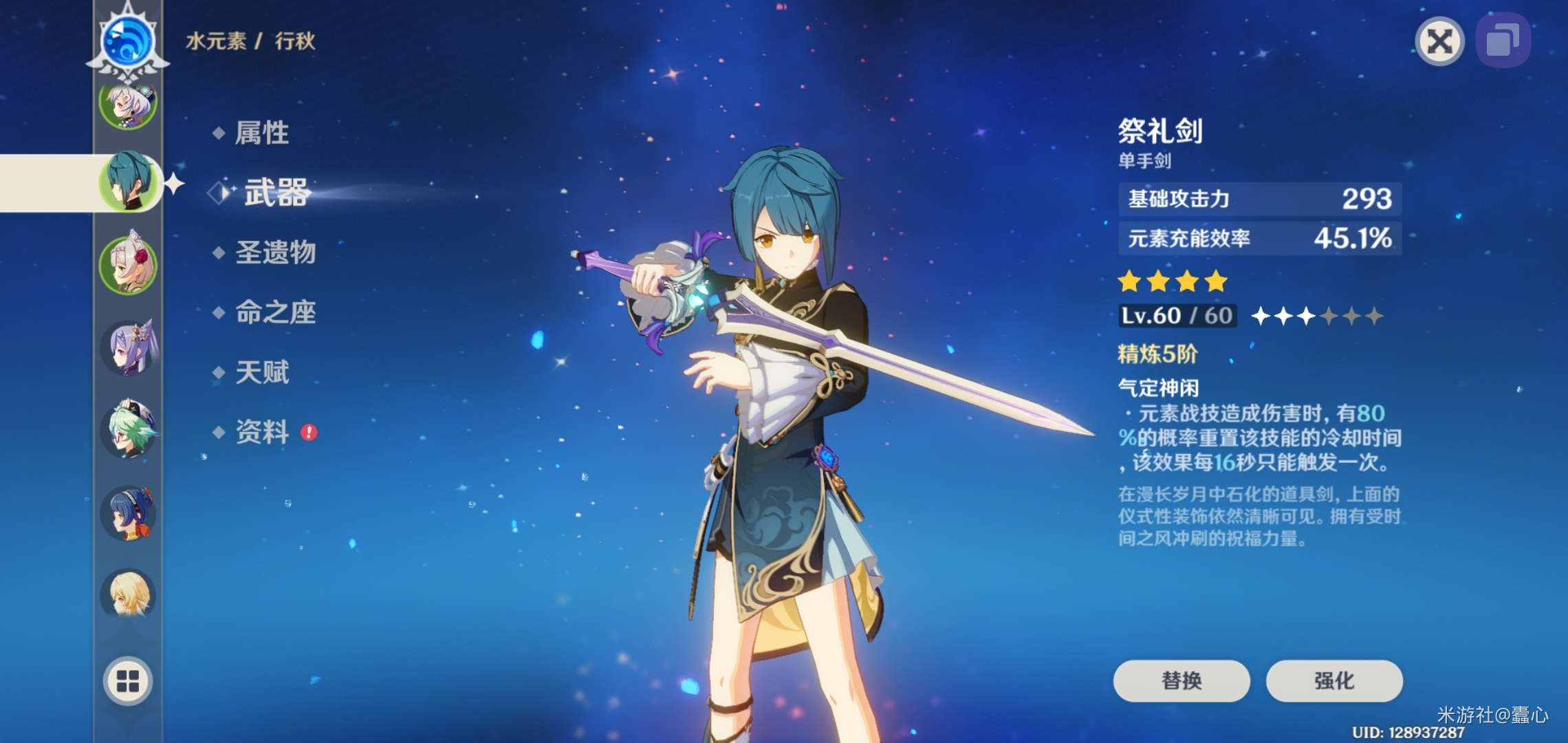Switch to the 圣遗物 artifacts tab
The height and width of the screenshot is (743, 1568).
[275, 252]
